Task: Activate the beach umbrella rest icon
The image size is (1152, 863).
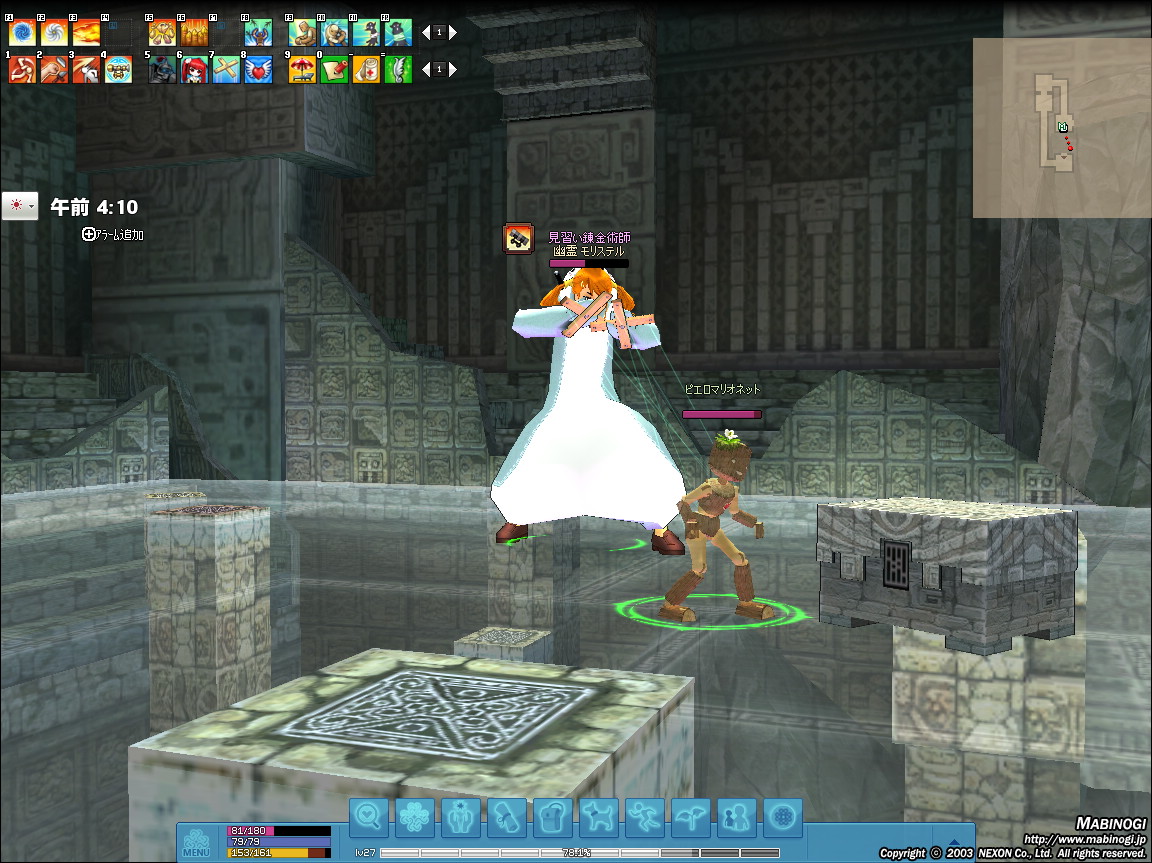Action: pyautogui.click(x=302, y=69)
